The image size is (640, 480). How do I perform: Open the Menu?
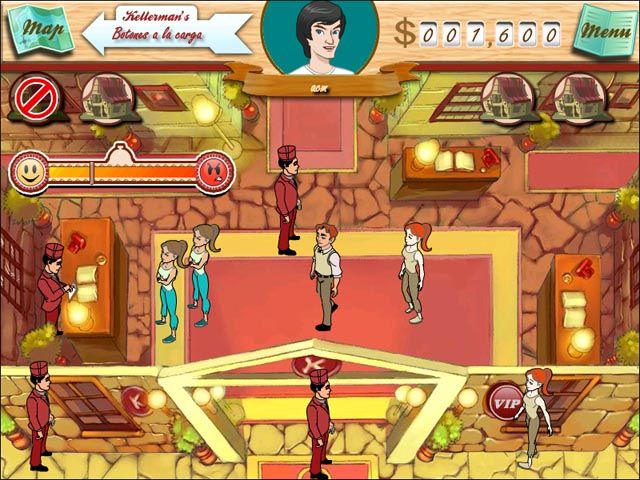click(602, 31)
